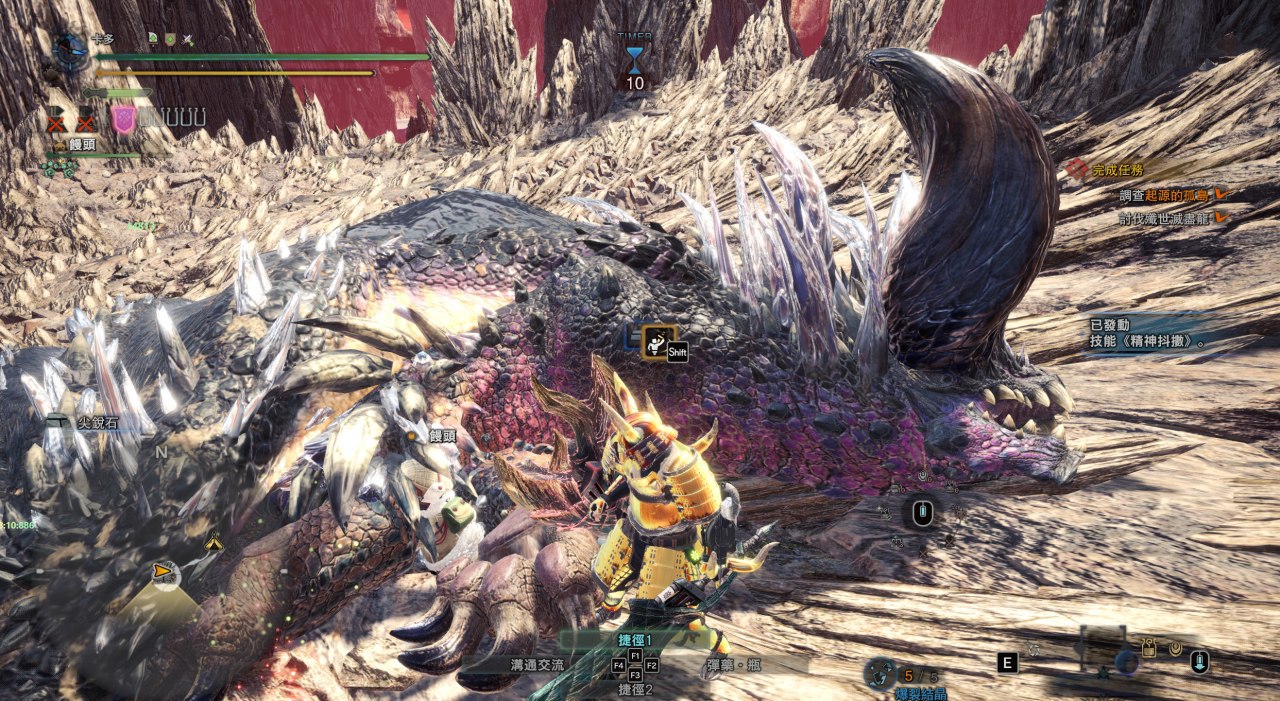1280x701 pixels.
Task: Select the Palico 饅頭 status entry
Action: coord(80,146)
